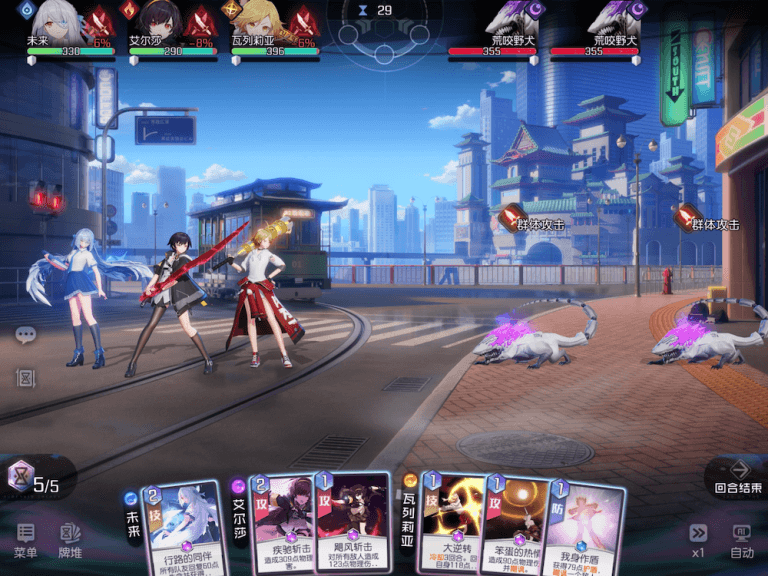Select the 大逆转 skill card
This screenshot has width=768, height=576.
click(x=452, y=522)
